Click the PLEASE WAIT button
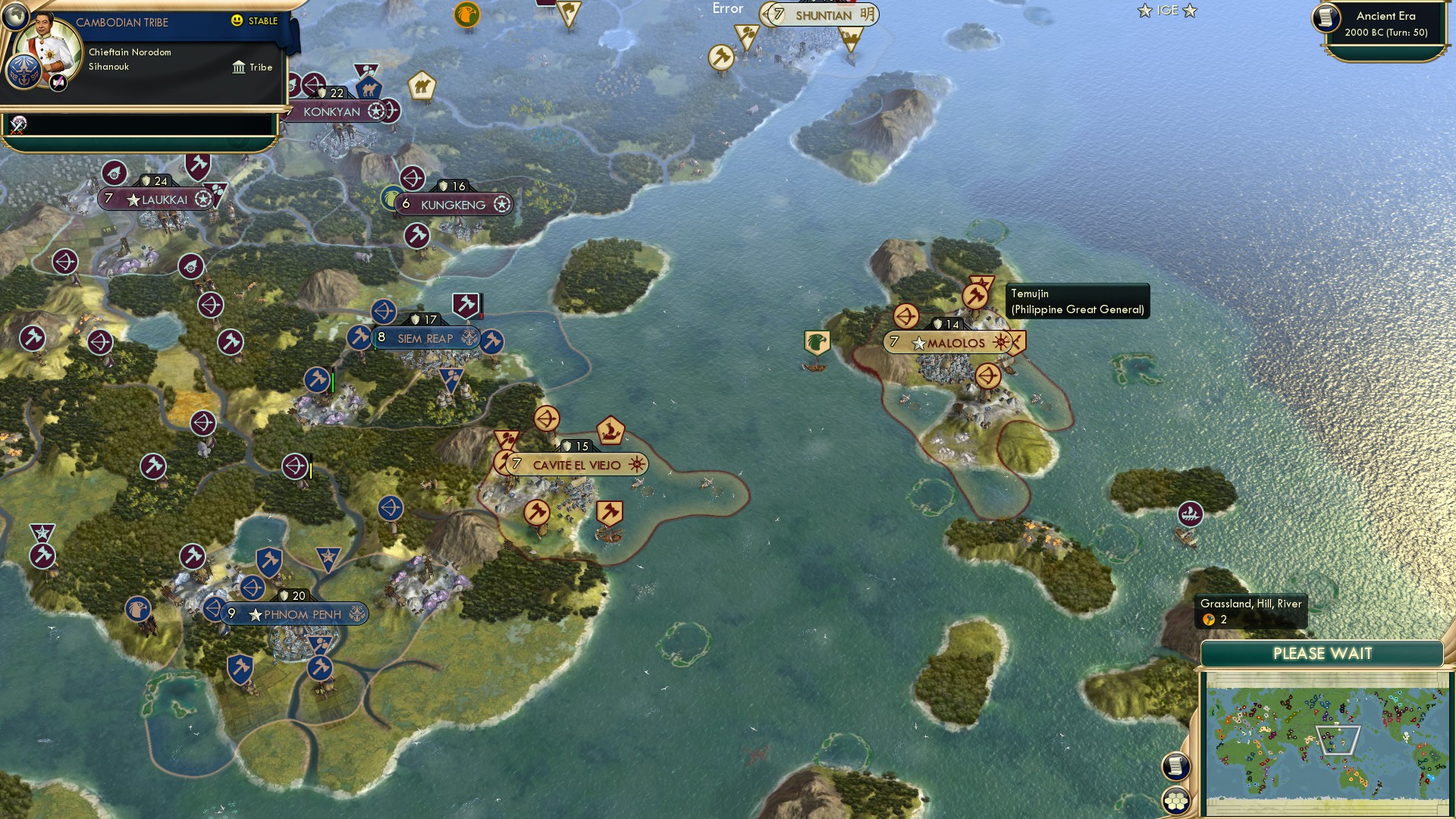The height and width of the screenshot is (819, 1456). tap(1323, 653)
